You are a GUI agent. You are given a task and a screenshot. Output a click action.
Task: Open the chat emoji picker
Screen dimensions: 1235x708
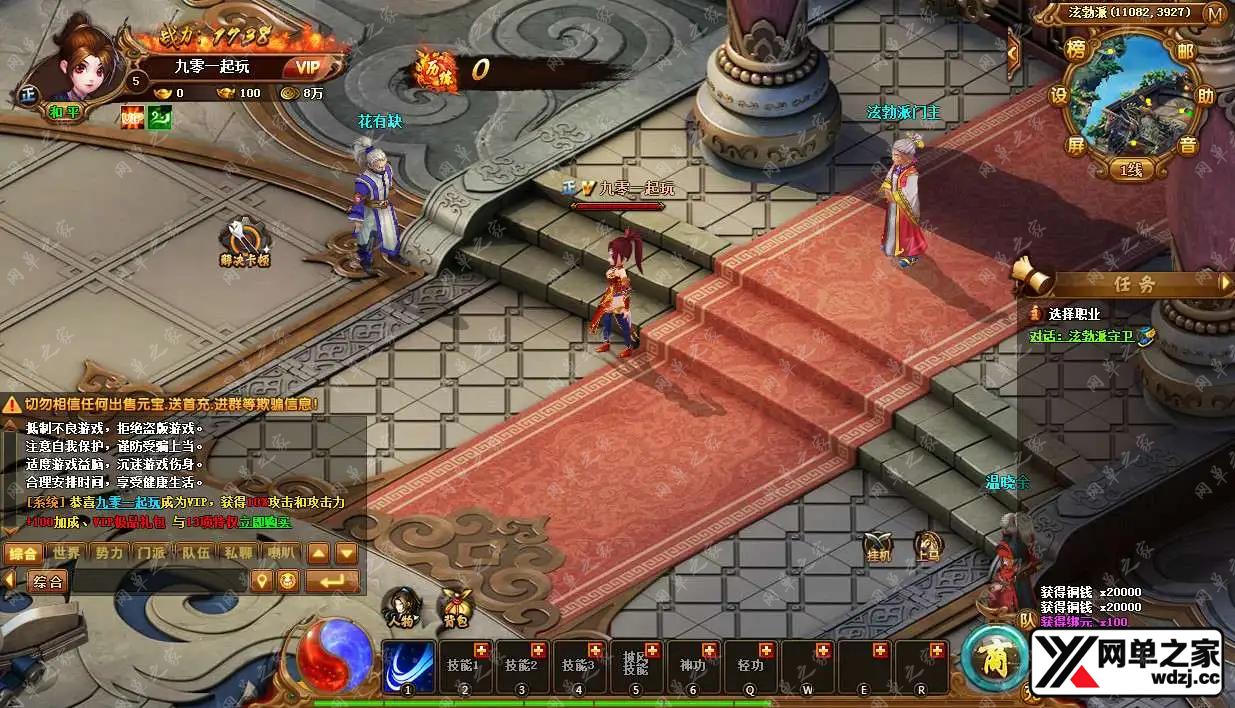point(288,581)
